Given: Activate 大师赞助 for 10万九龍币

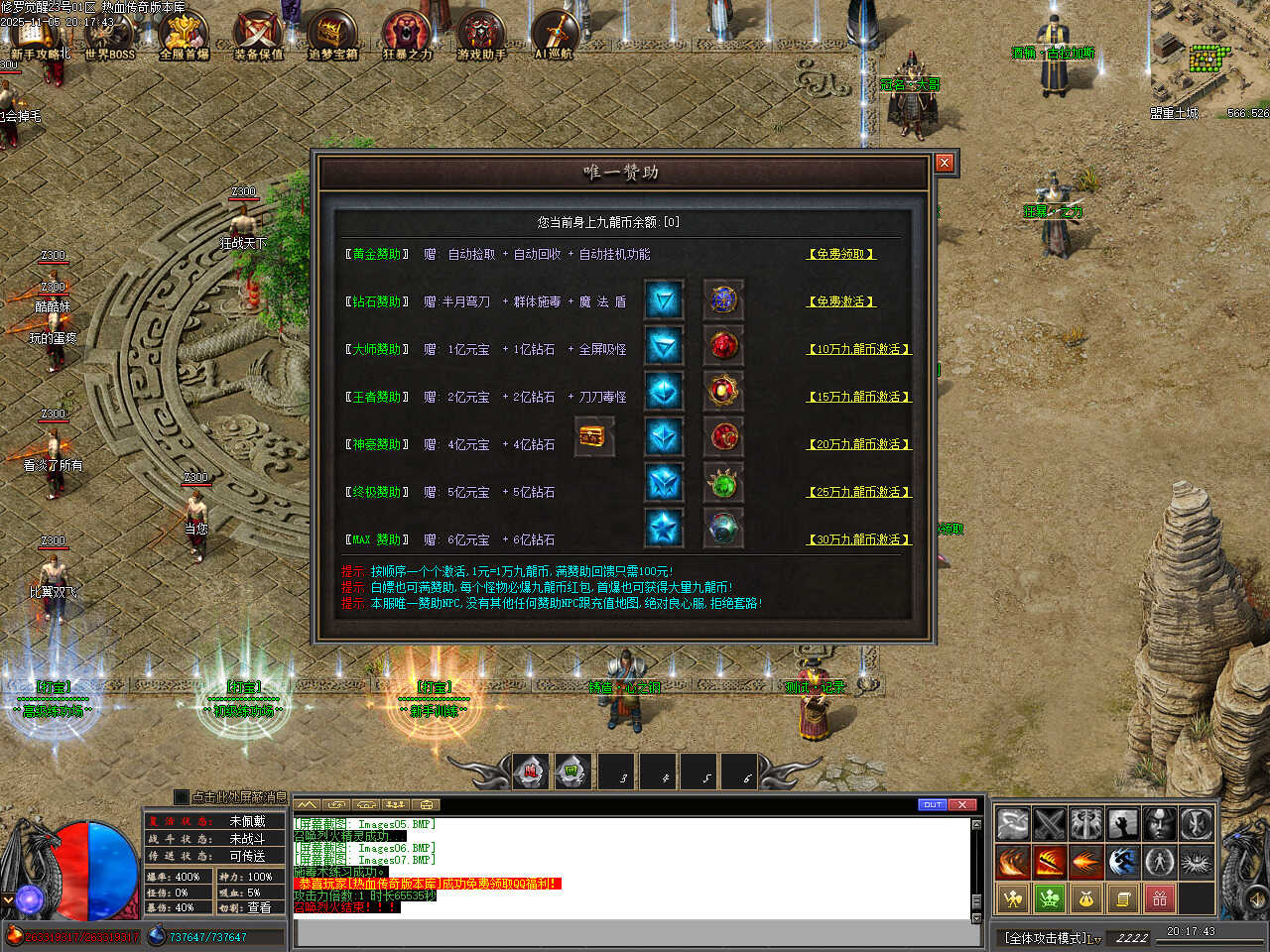Looking at the screenshot, I should pos(859,349).
